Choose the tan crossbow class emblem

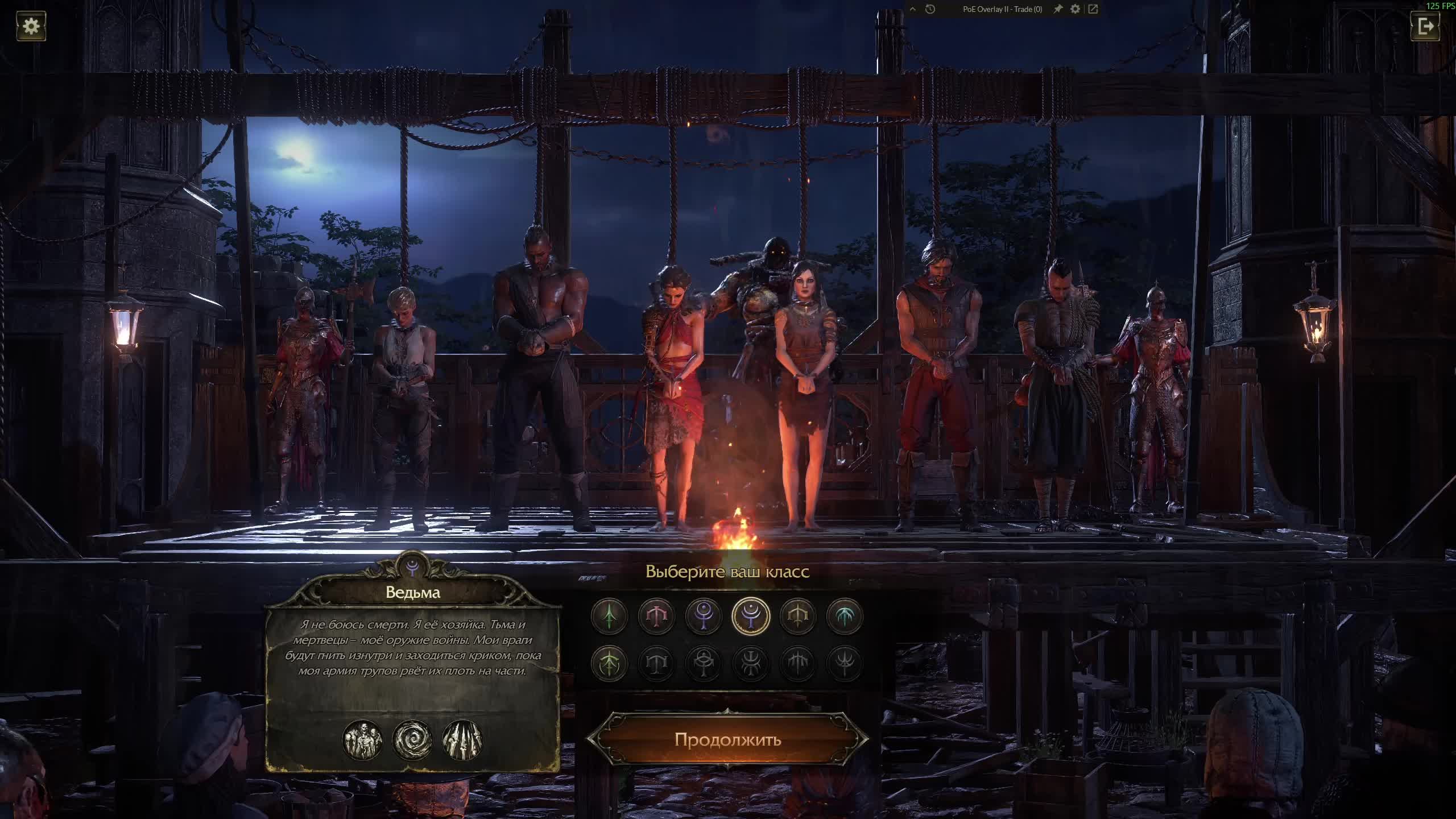coord(797,615)
